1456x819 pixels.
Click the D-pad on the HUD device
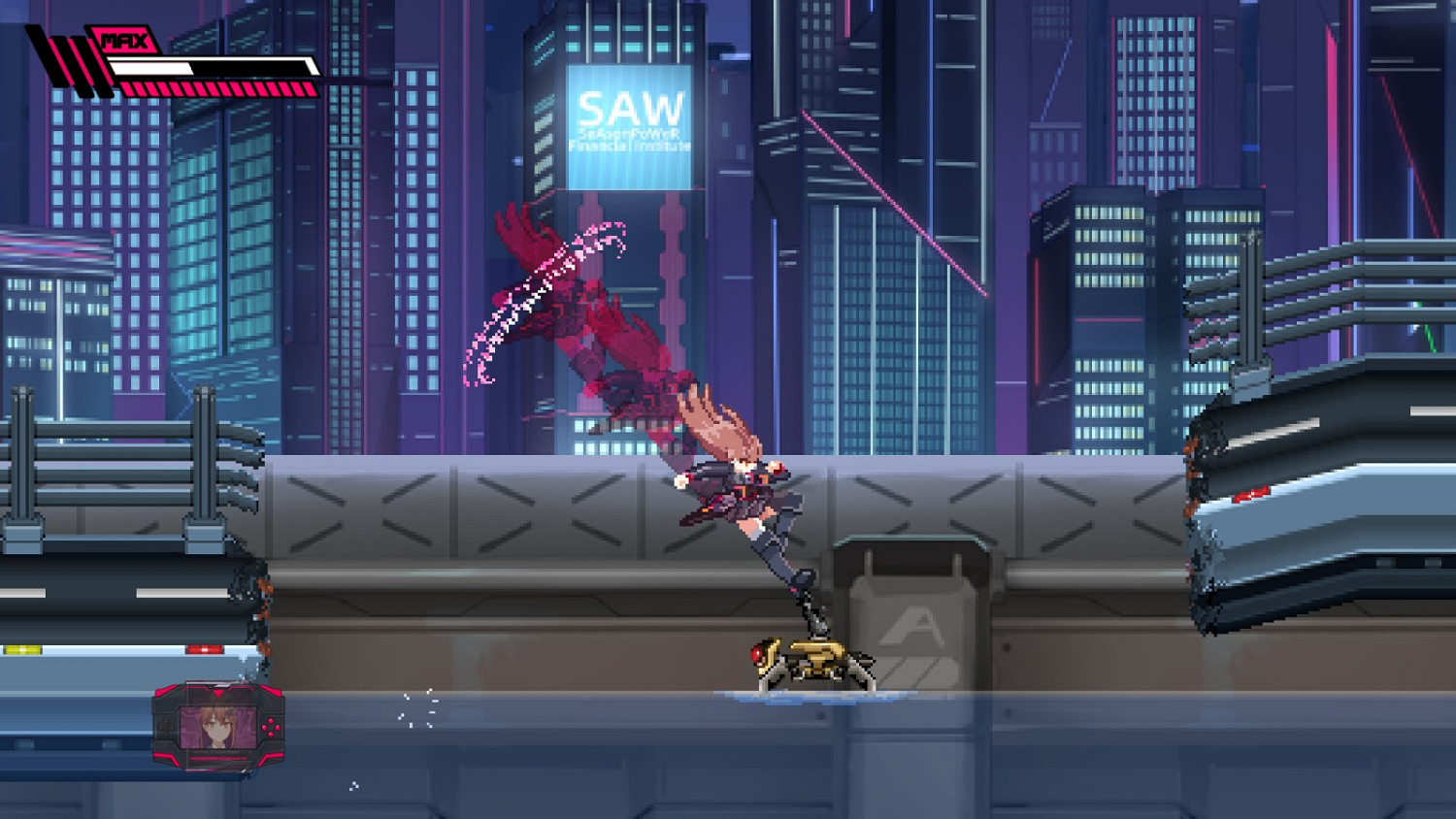click(166, 727)
